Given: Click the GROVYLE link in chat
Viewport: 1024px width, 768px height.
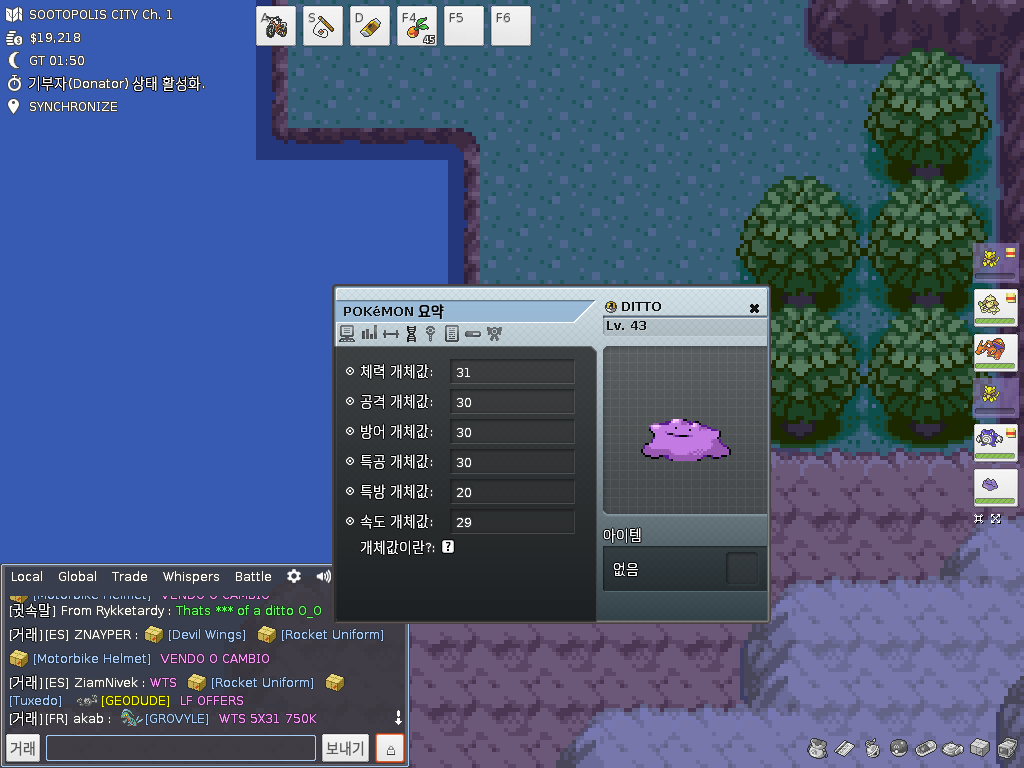Looking at the screenshot, I should 176,719.
